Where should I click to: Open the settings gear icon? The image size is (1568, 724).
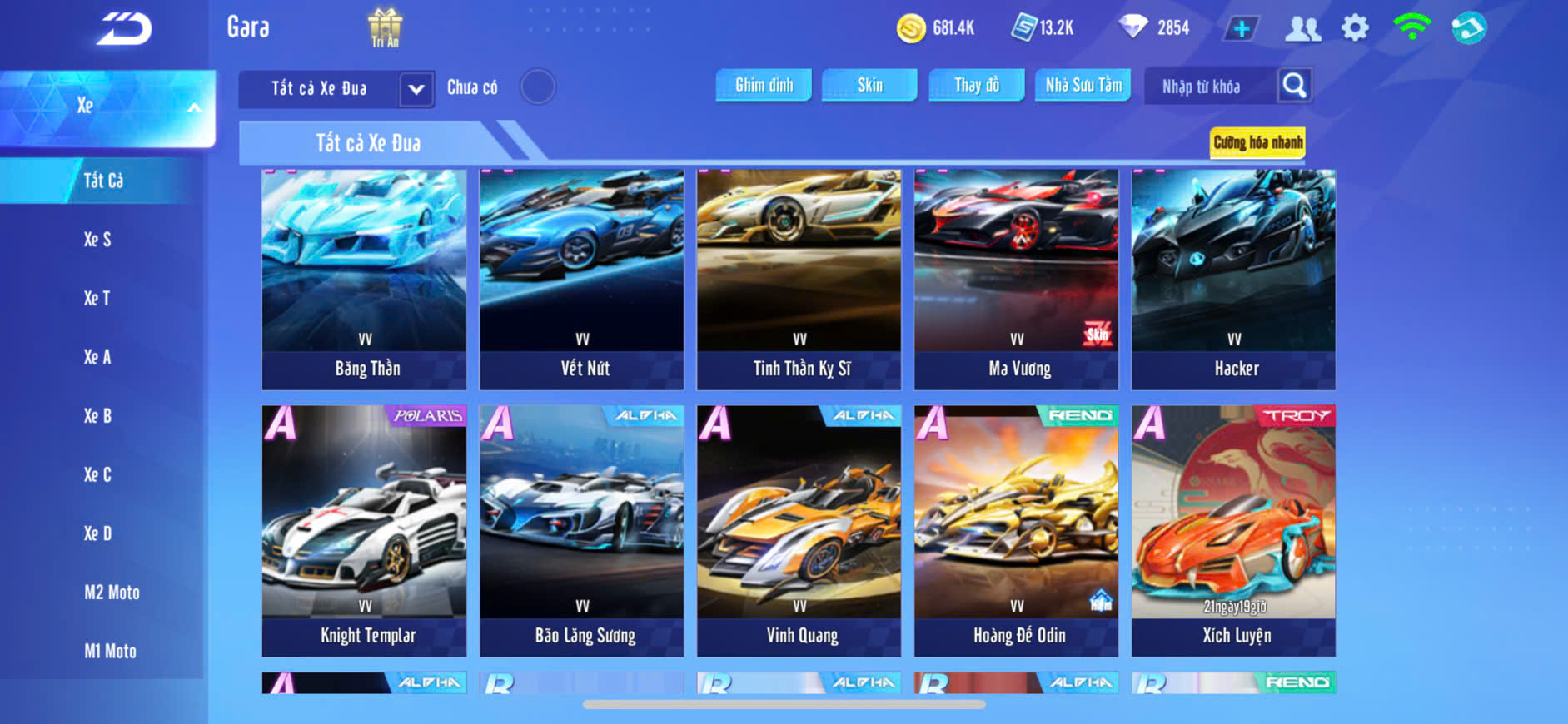point(1355,28)
